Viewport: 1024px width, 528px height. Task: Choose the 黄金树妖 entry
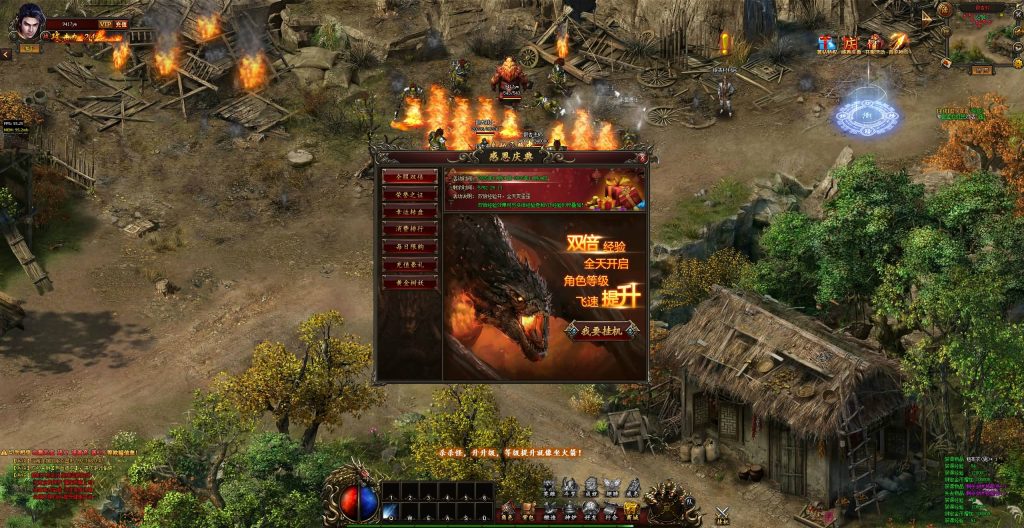click(409, 283)
